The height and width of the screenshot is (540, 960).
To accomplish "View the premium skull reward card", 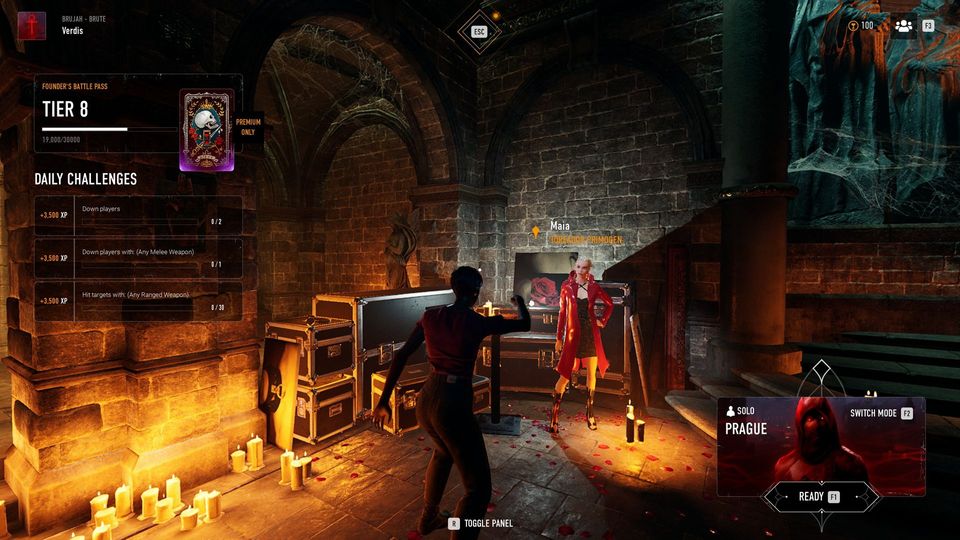I will [207, 131].
